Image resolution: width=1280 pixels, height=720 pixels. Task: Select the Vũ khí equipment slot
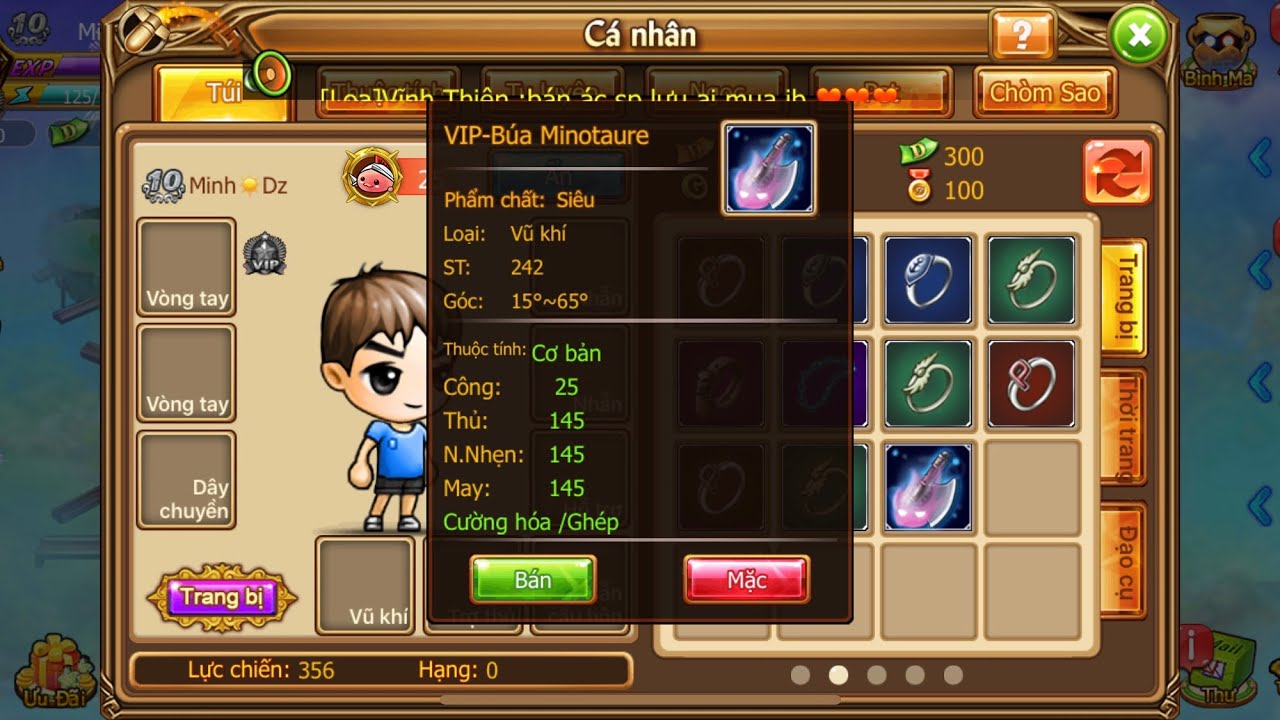coord(365,585)
